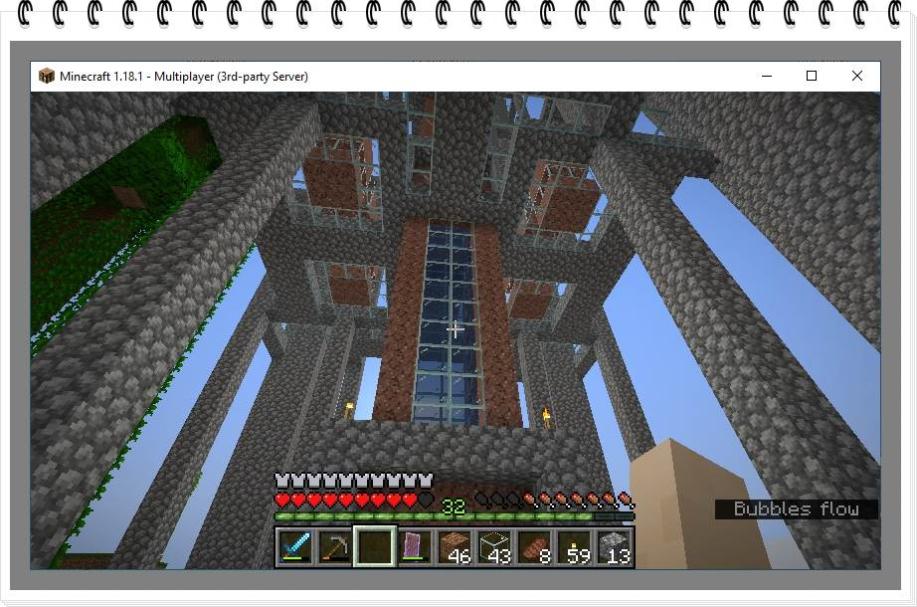
Task: Choose the empty highlighted hotbar slot
Action: click(375, 547)
